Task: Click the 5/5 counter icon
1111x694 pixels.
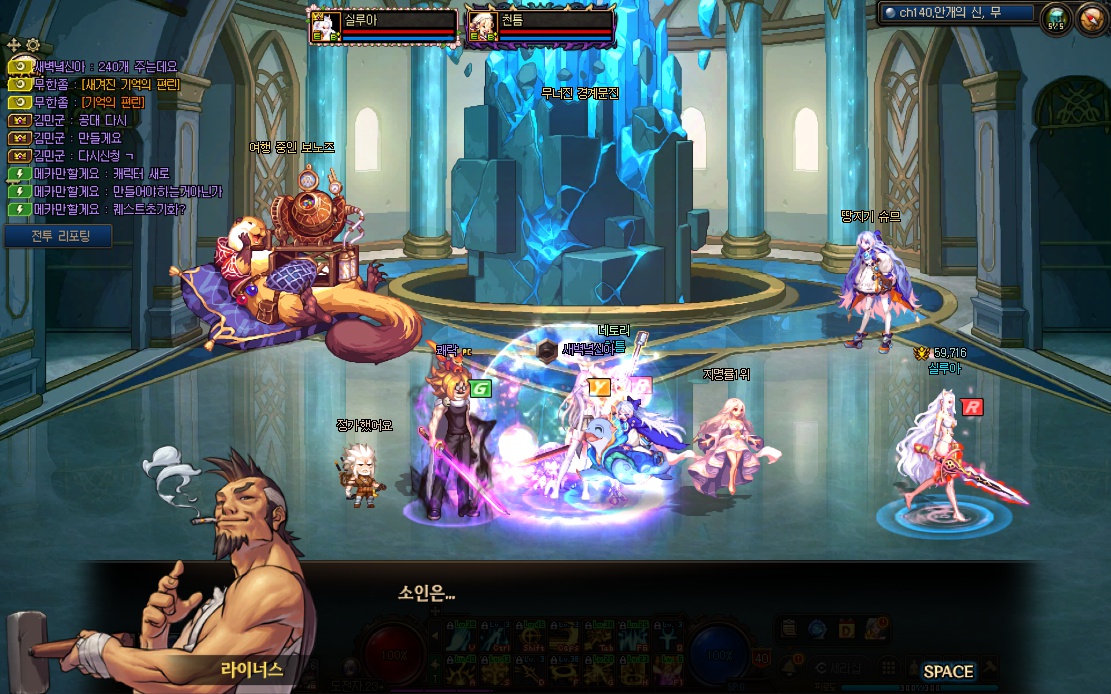Action: pyautogui.click(x=1054, y=18)
